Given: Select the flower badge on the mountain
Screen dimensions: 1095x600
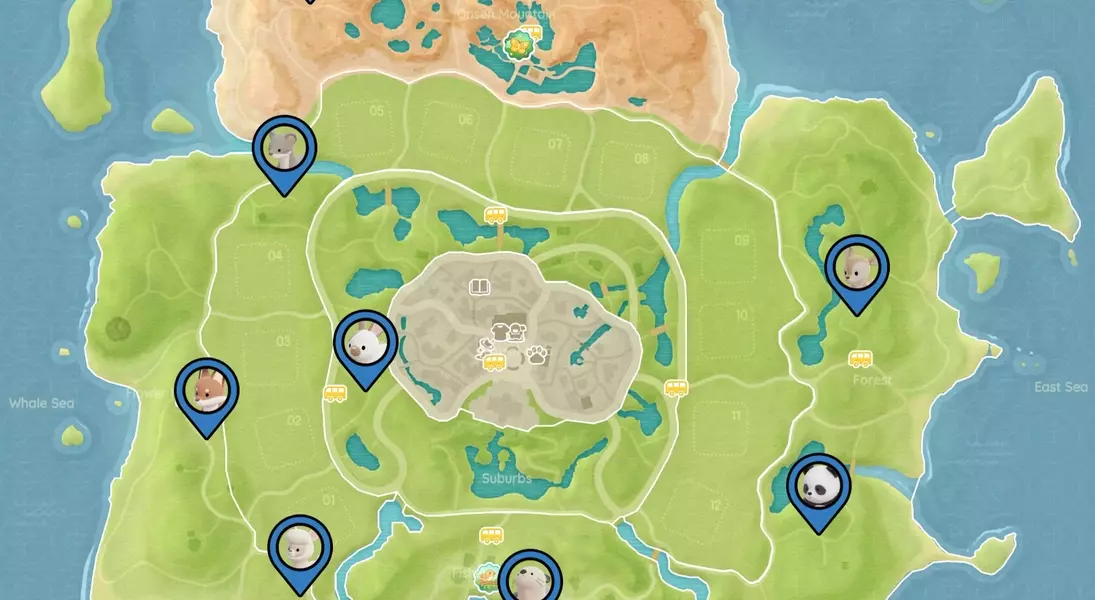Looking at the screenshot, I should pos(518,45).
